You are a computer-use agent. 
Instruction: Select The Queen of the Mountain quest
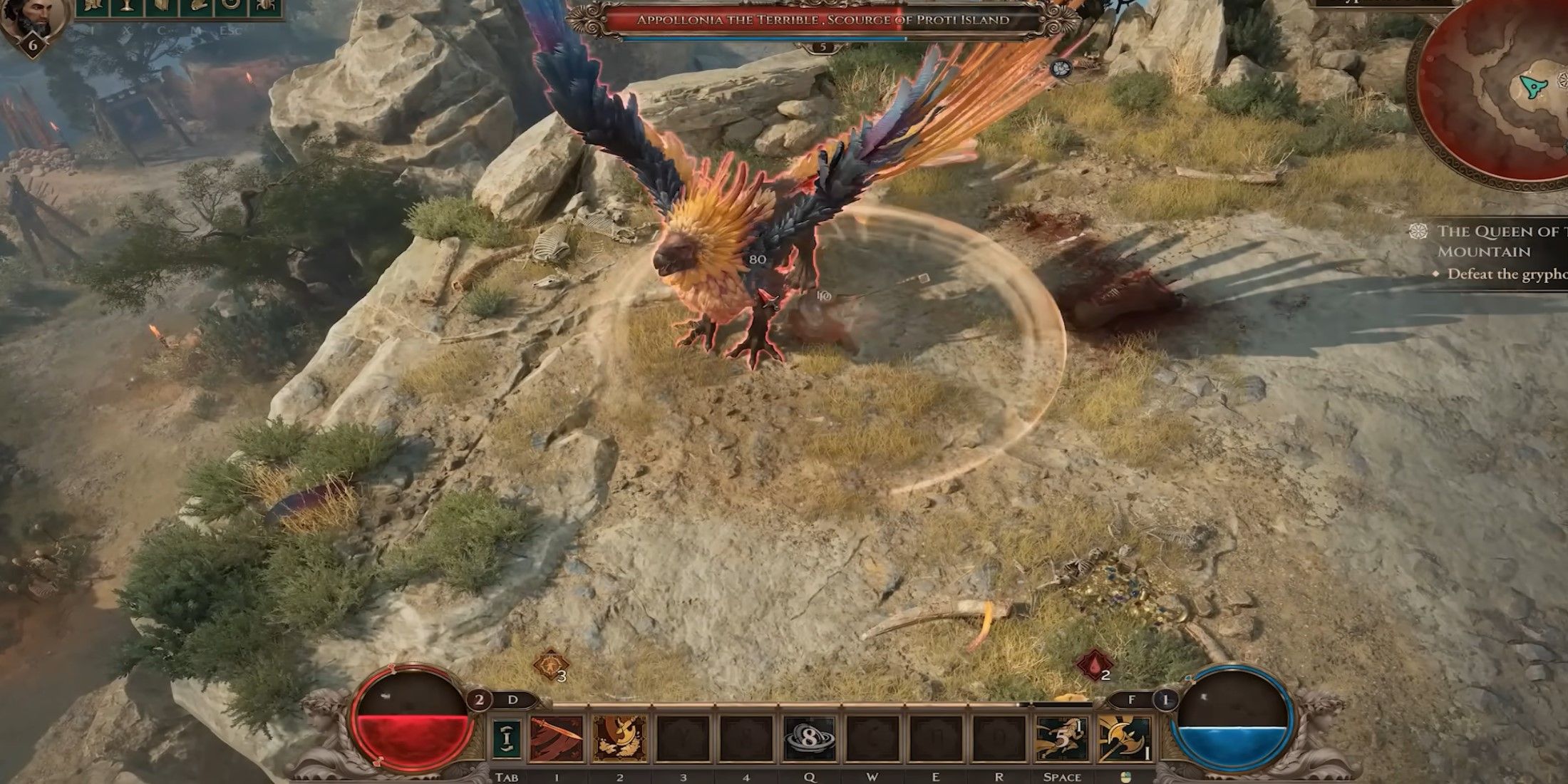[1497, 241]
